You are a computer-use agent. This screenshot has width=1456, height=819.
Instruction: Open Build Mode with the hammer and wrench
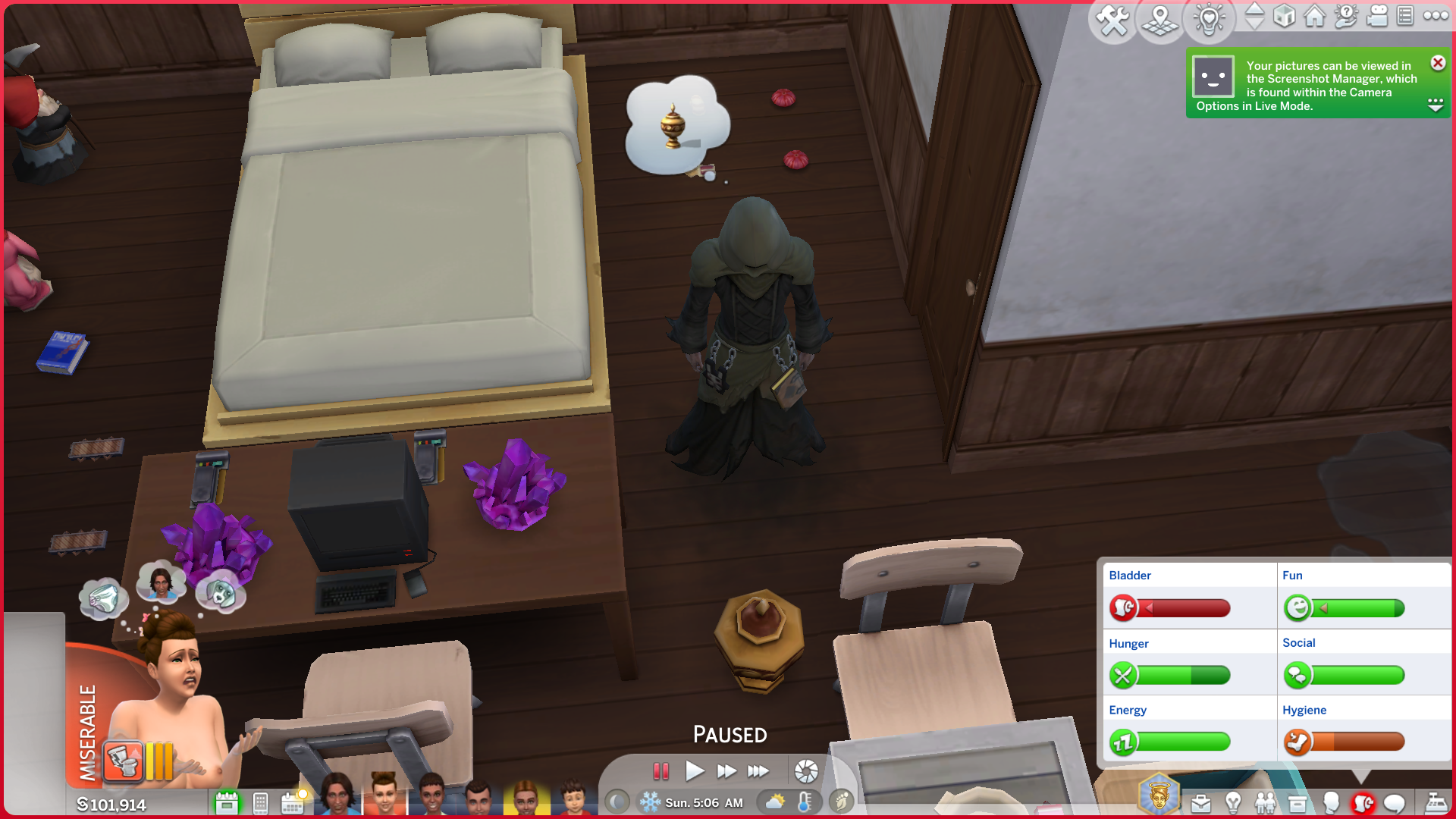coord(1112,20)
